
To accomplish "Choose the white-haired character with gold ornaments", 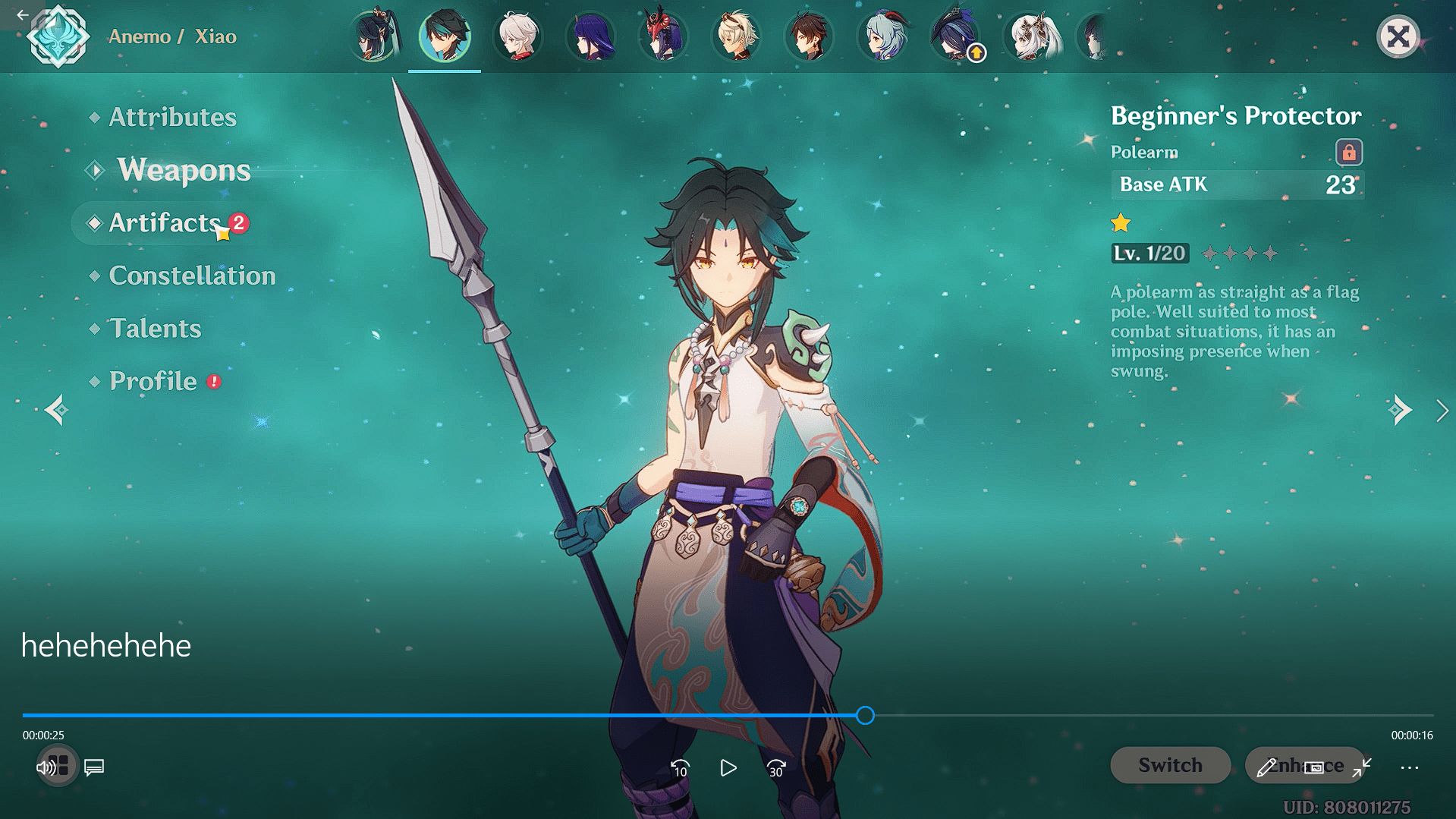I will click(1031, 36).
